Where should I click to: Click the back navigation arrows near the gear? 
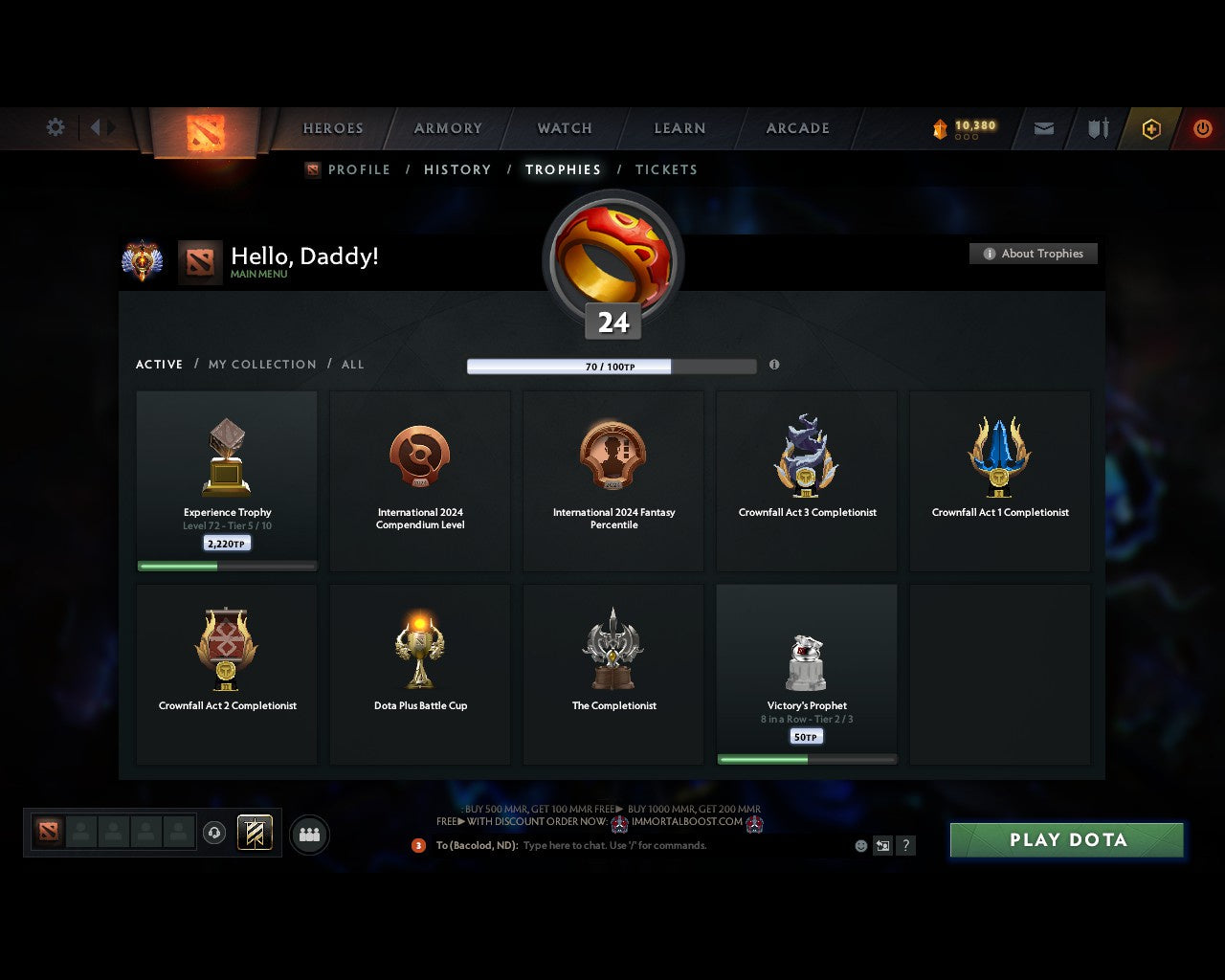tap(100, 127)
